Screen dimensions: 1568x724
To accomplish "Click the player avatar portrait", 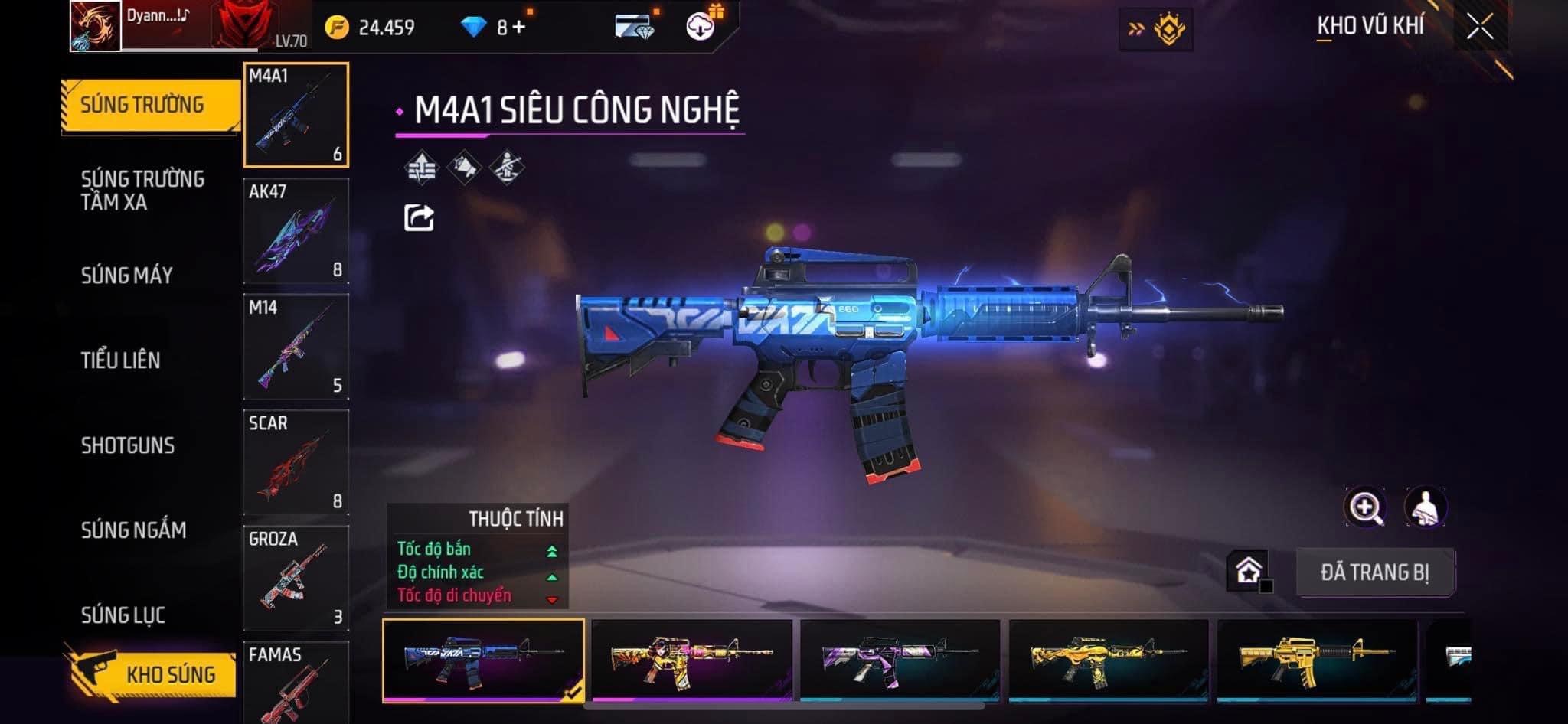I will pyautogui.click(x=96, y=26).
